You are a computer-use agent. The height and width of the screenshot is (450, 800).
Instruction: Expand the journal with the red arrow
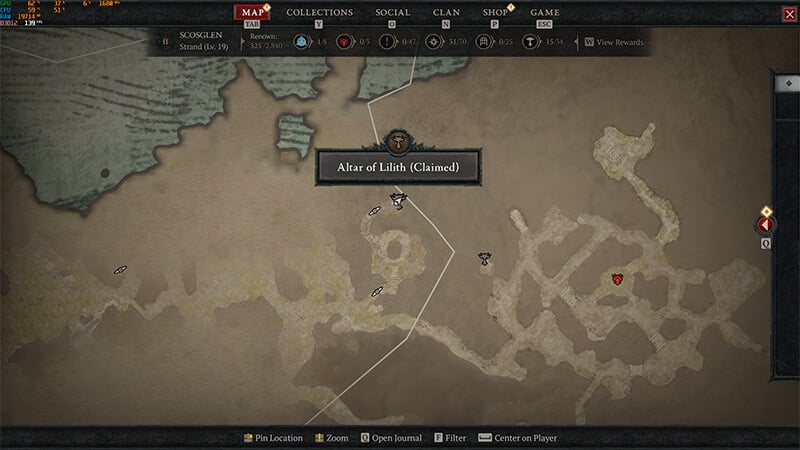point(766,226)
